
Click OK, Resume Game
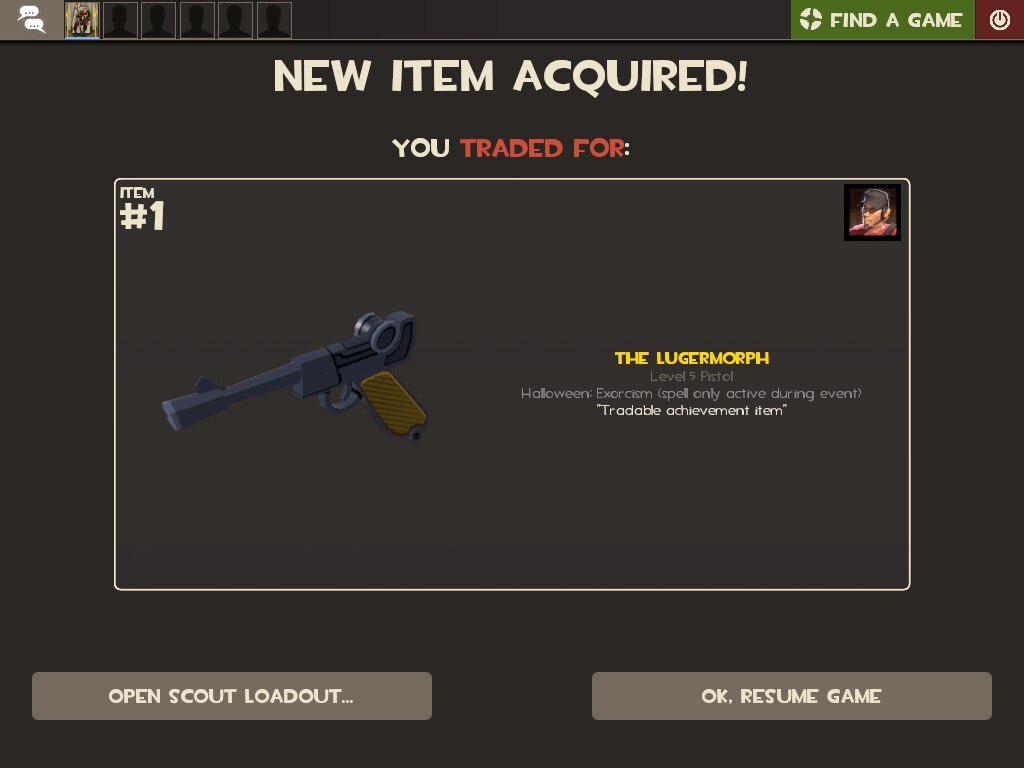coord(791,696)
